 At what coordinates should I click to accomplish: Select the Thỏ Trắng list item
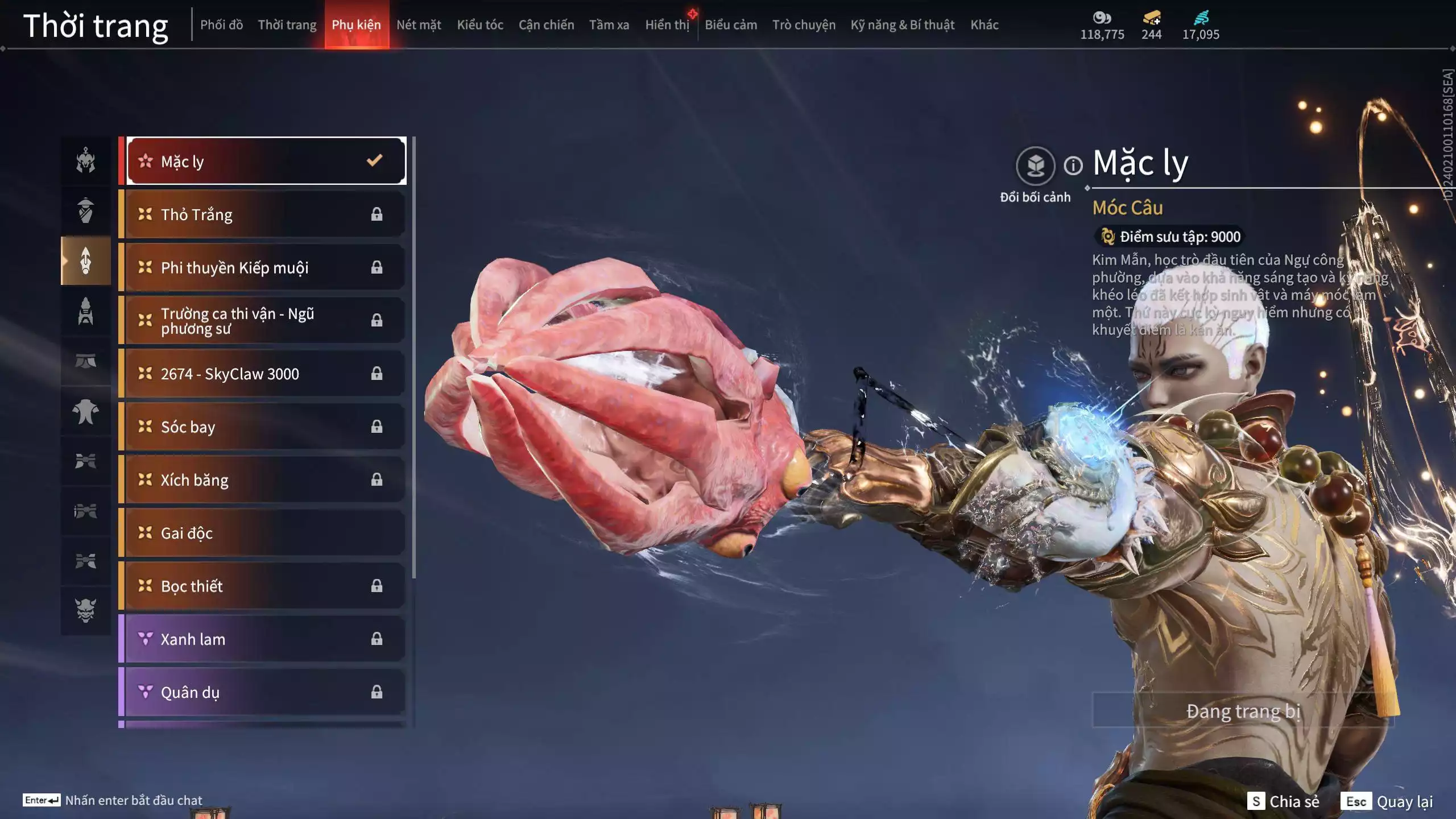pos(266,214)
